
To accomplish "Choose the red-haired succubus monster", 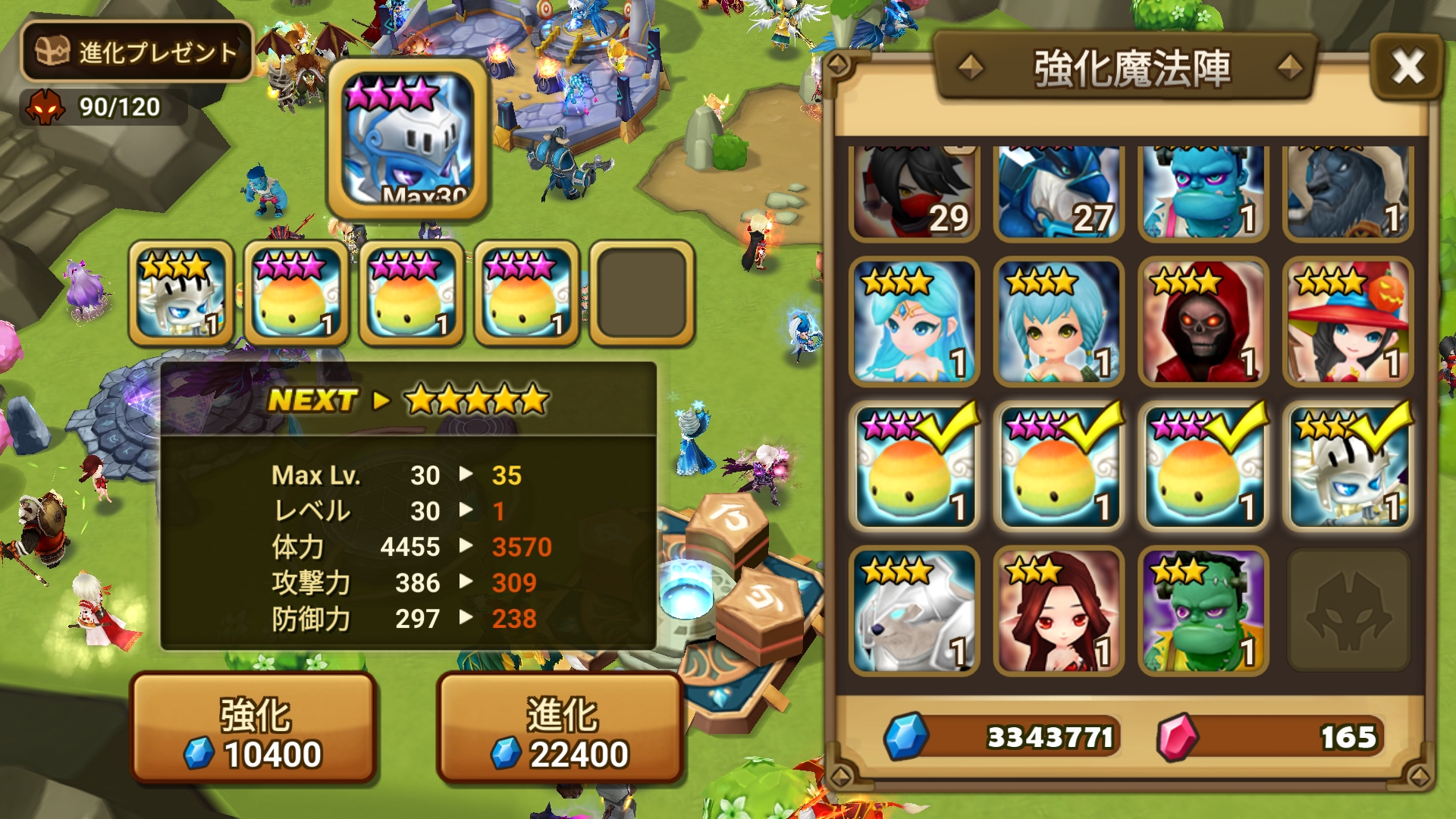I will (1059, 611).
